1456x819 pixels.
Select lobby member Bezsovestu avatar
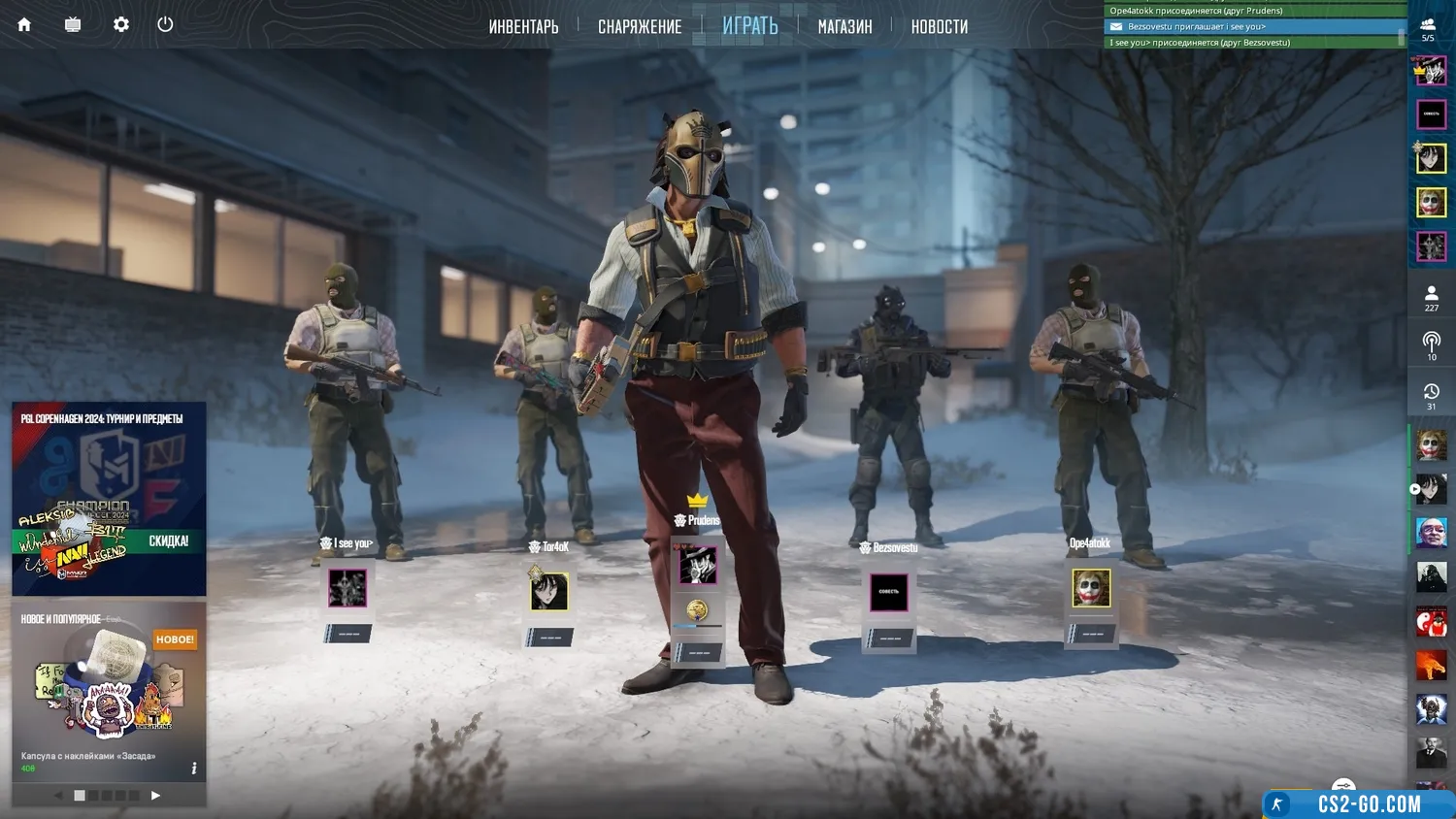pyautogui.click(x=889, y=591)
